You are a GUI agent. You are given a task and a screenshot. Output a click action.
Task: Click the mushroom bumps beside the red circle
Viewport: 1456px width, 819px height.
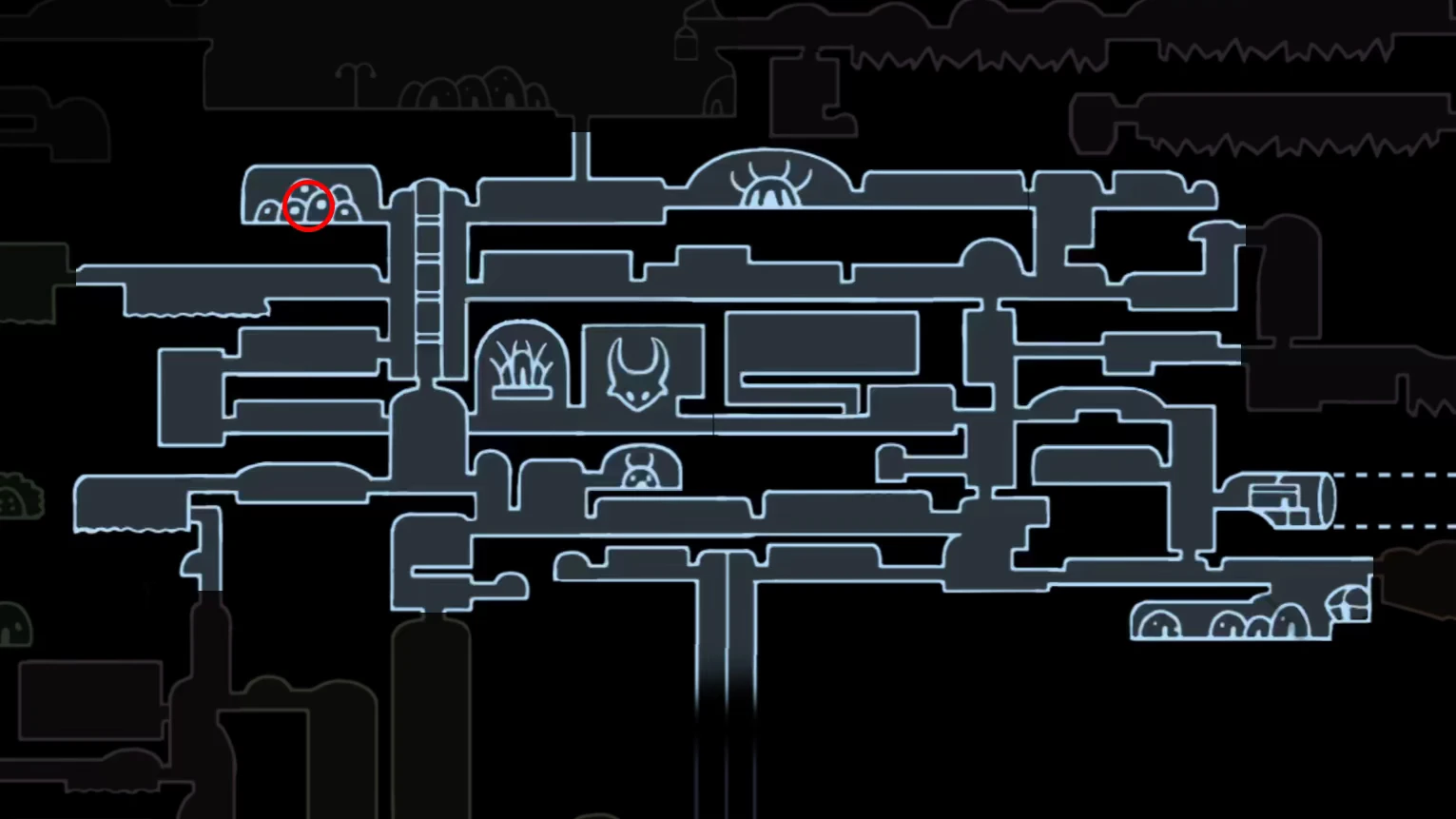[343, 206]
